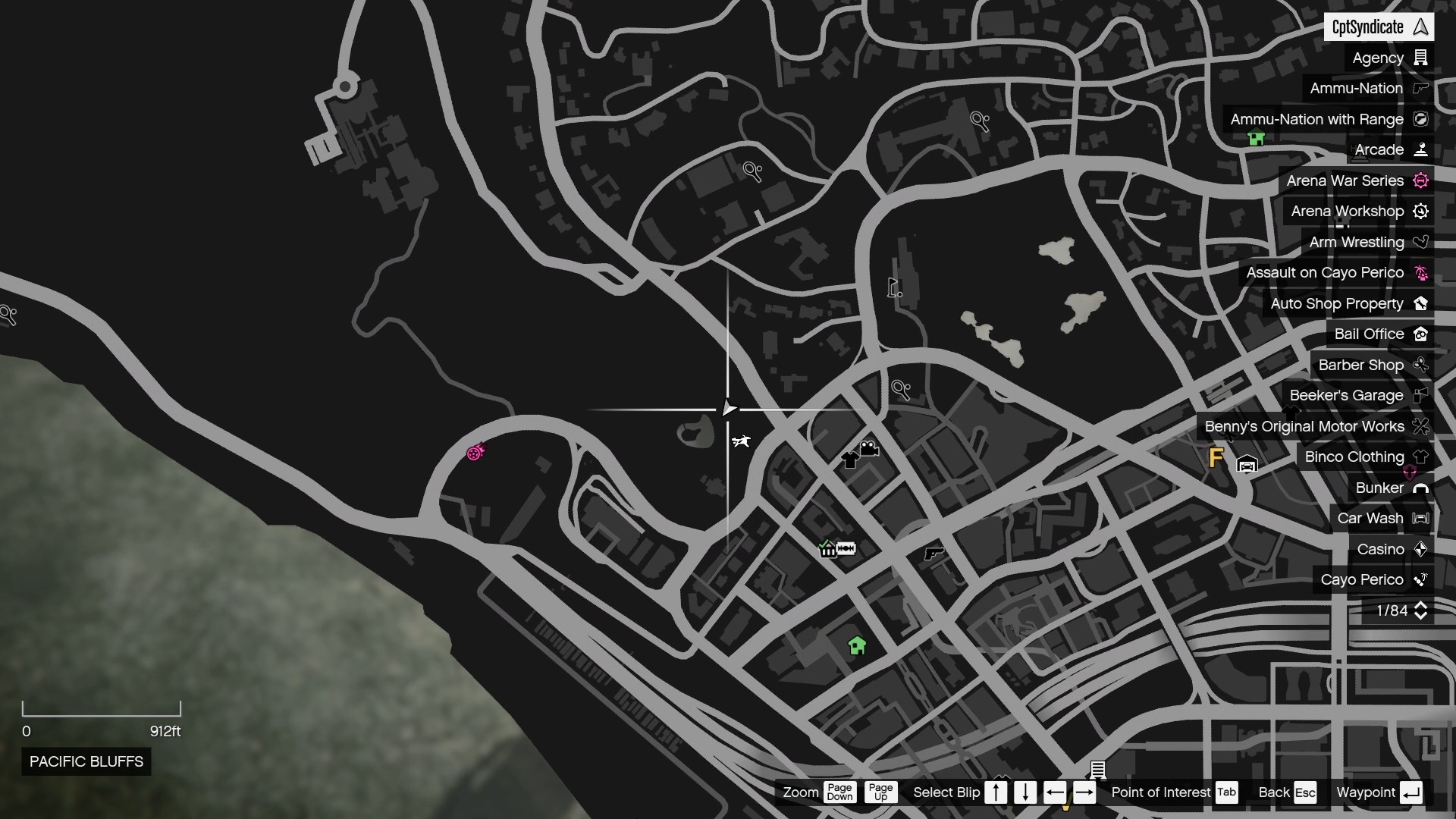The width and height of the screenshot is (1456, 819).
Task: Select Barber Shop in the legend
Action: pos(1372,366)
